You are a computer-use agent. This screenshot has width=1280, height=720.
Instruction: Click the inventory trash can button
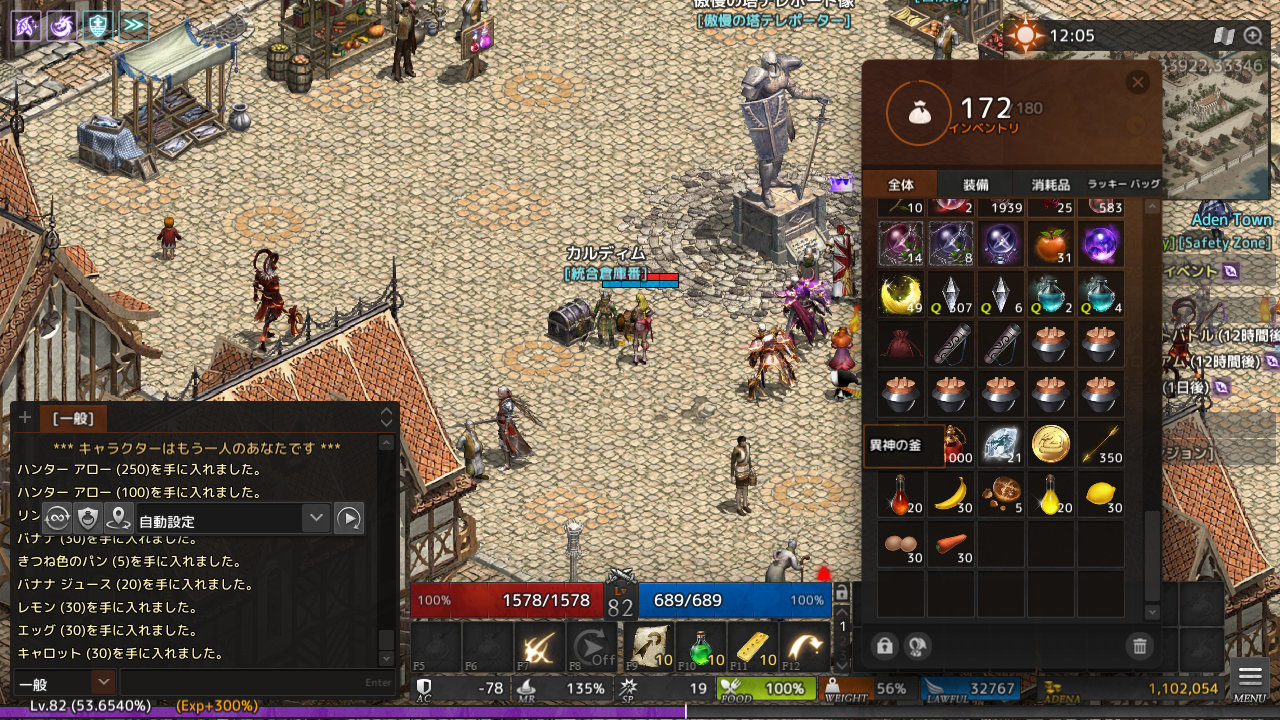(x=1139, y=646)
